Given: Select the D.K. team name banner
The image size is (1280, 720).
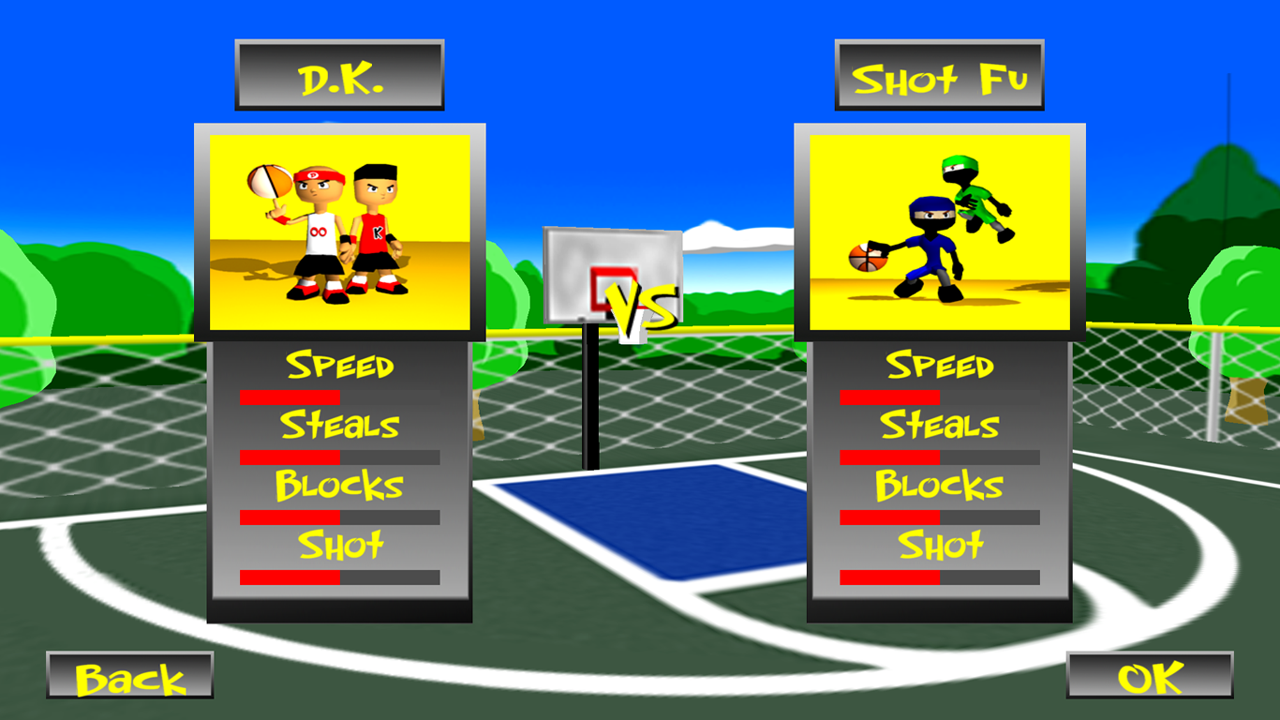Looking at the screenshot, I should 339,73.
